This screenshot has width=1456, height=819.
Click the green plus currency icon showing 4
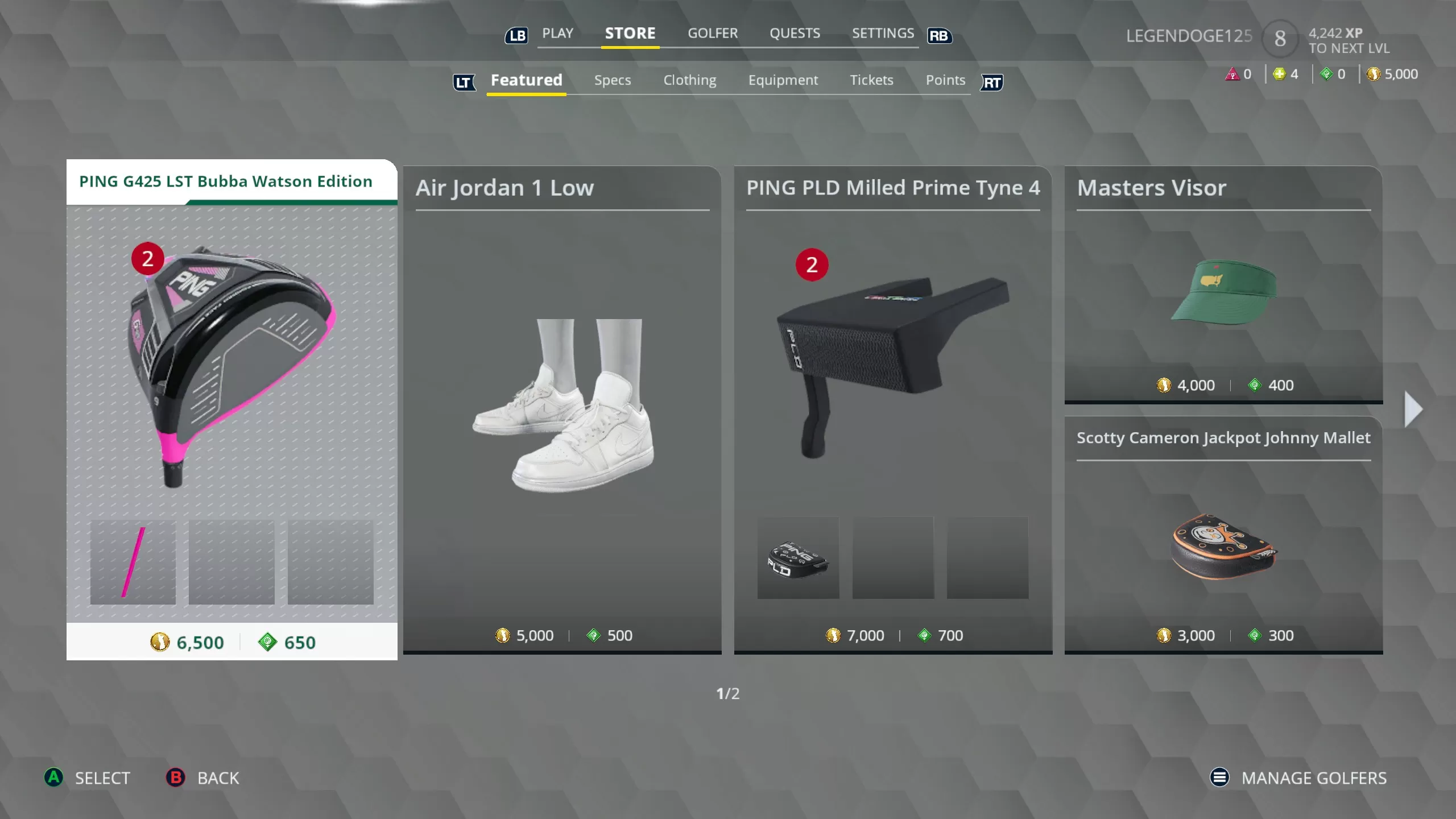1279,73
